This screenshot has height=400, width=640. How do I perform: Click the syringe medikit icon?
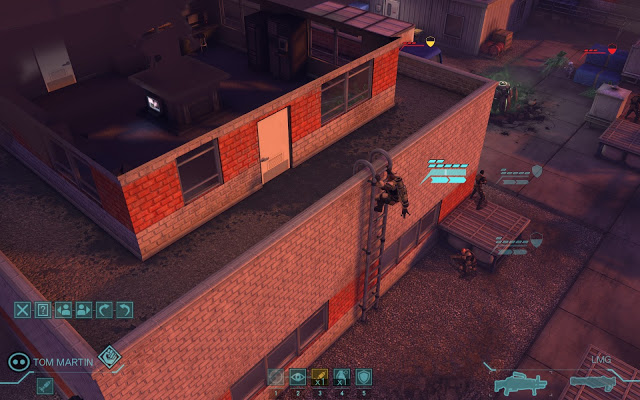(45, 386)
